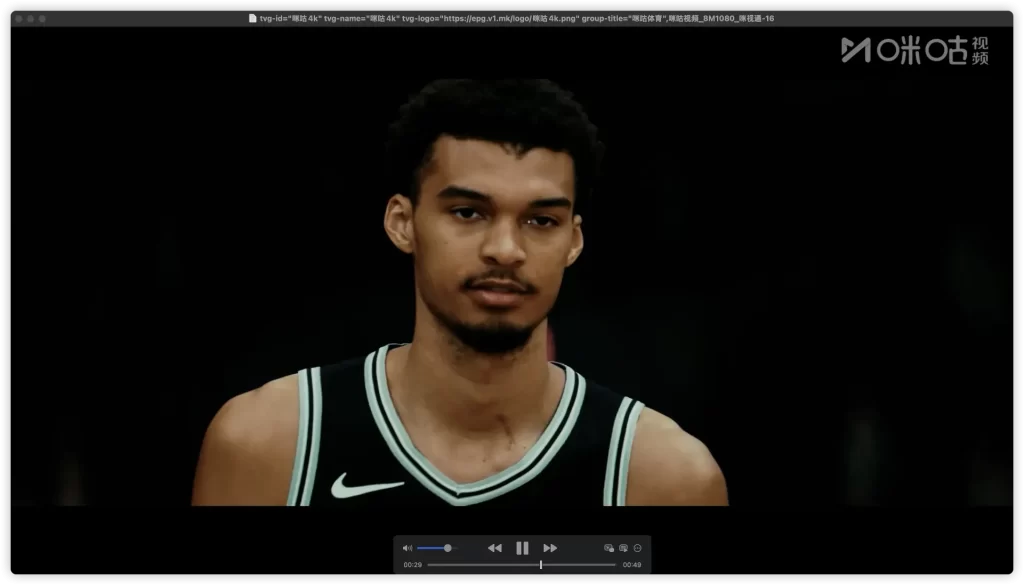Open the circled ellipsis more-options menu

point(638,548)
